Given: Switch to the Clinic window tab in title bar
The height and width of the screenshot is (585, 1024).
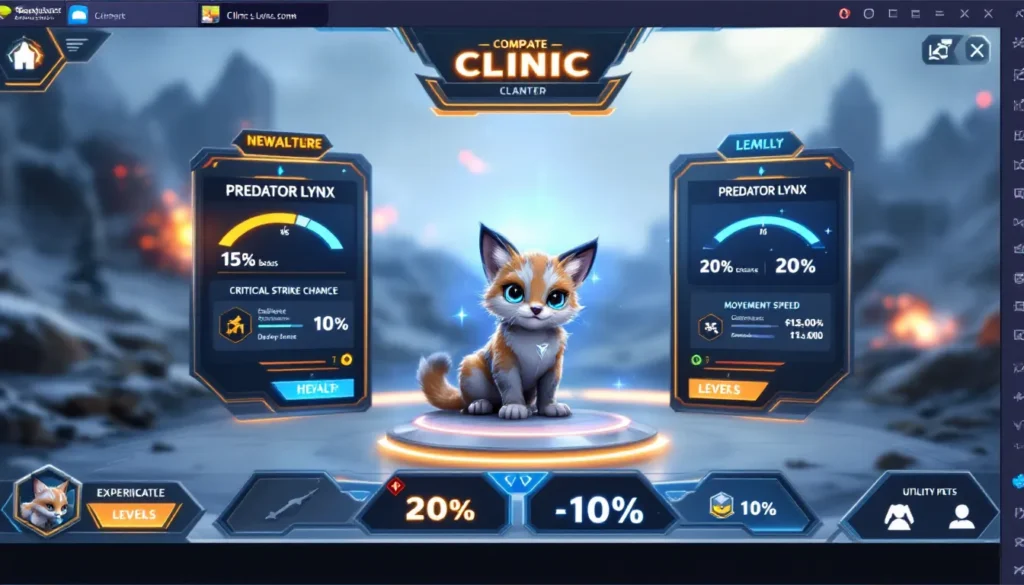Looking at the screenshot, I should (264, 14).
